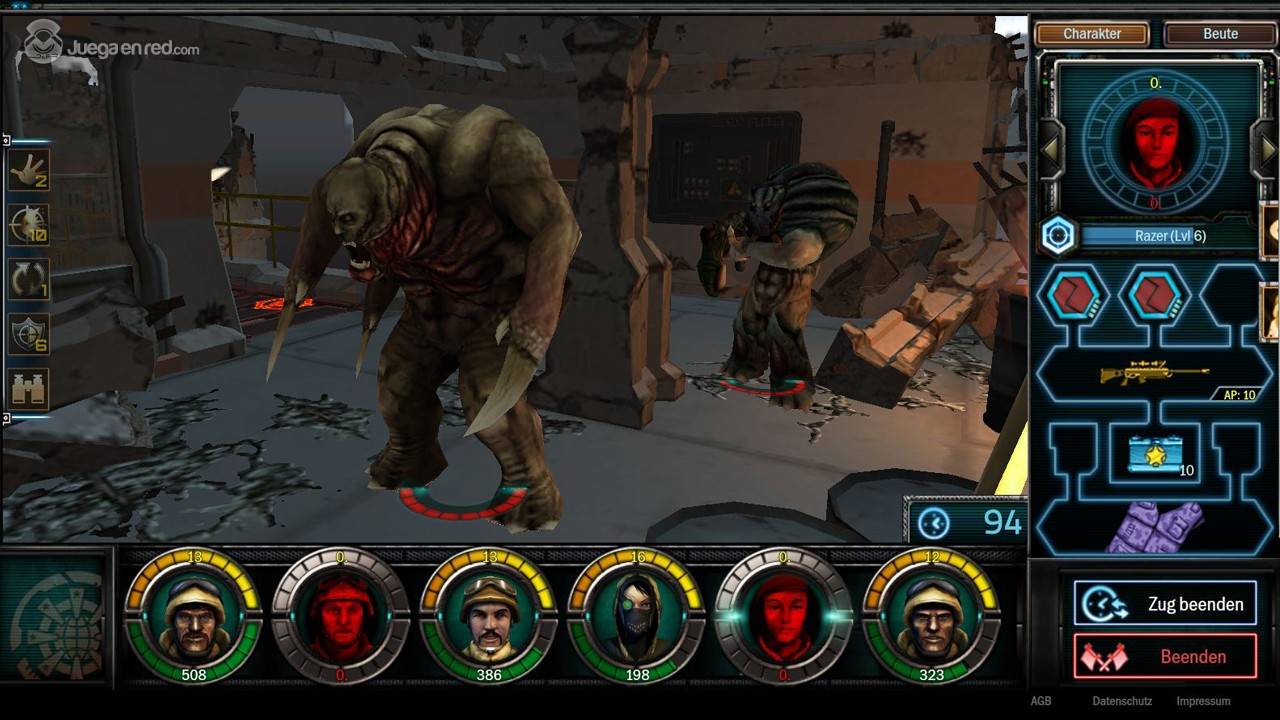Screen dimensions: 1280x720
Task: Open the Impressum link
Action: [x=1203, y=702]
